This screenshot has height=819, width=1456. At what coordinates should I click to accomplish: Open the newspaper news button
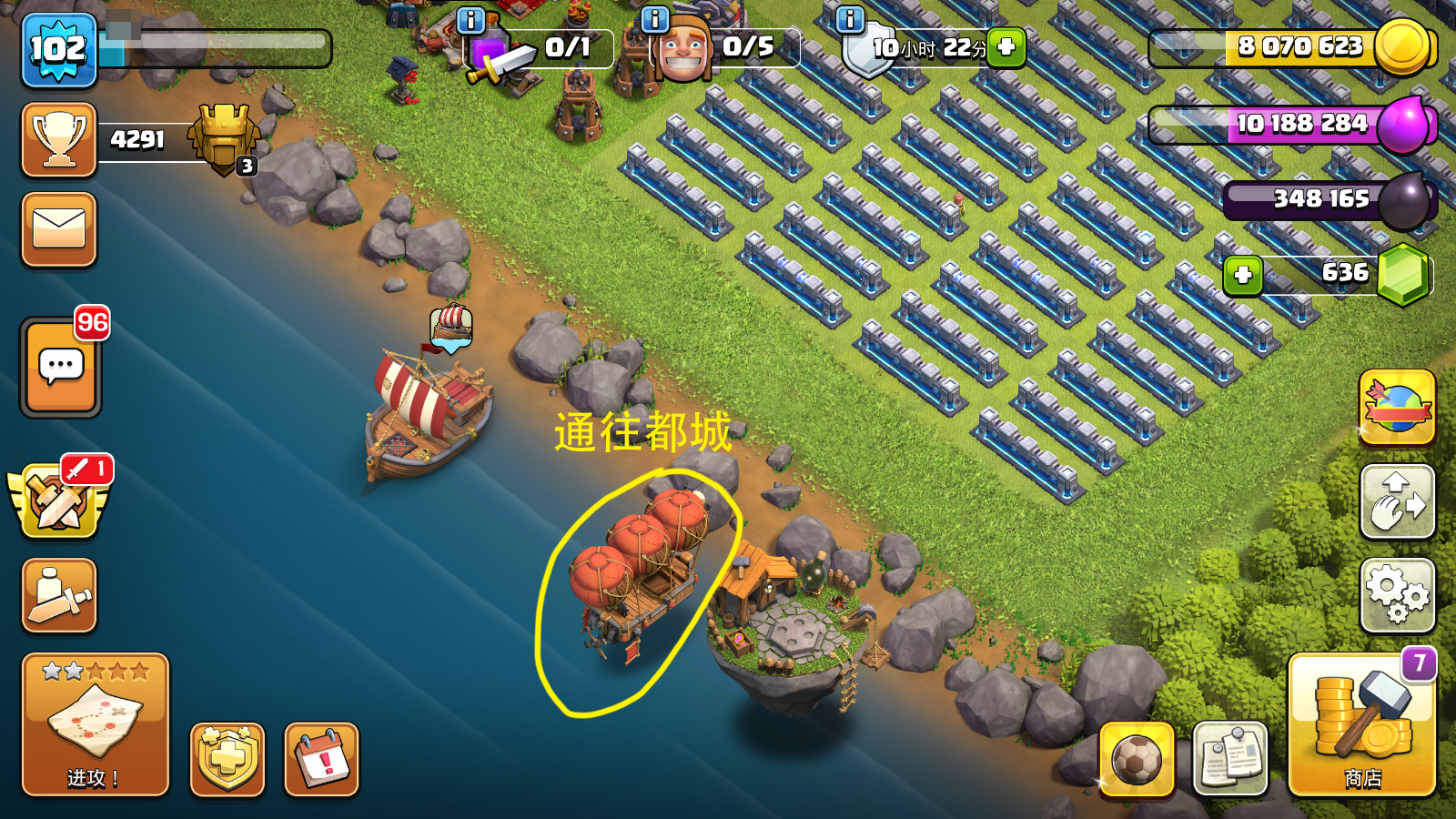click(1229, 758)
